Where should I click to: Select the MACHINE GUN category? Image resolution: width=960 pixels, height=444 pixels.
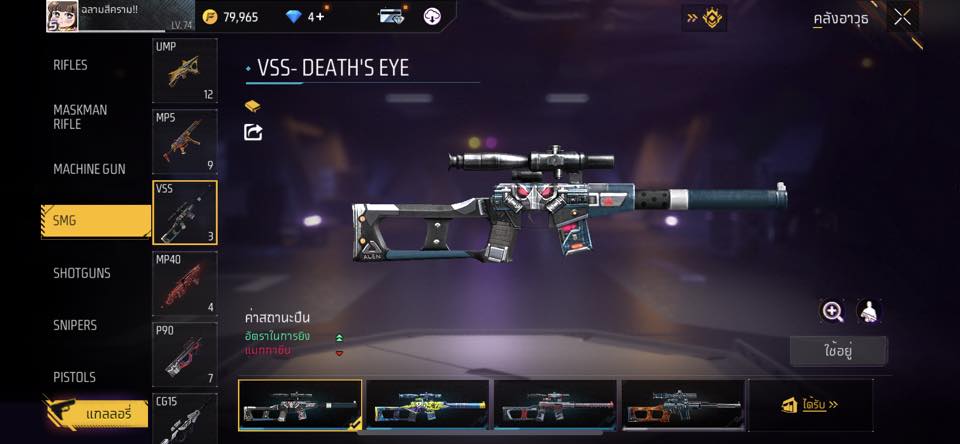point(89,169)
